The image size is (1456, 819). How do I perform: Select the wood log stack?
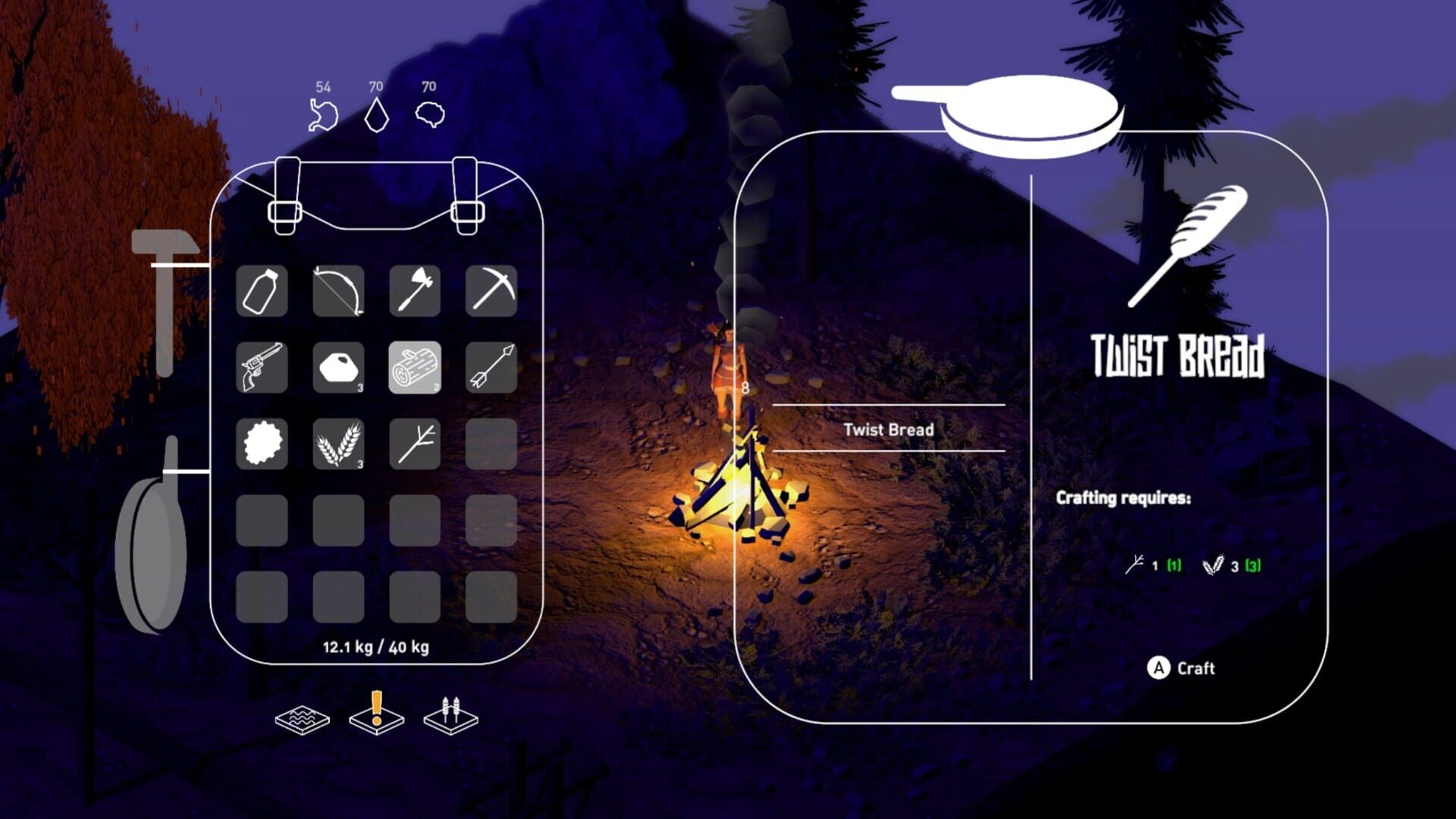tap(413, 368)
